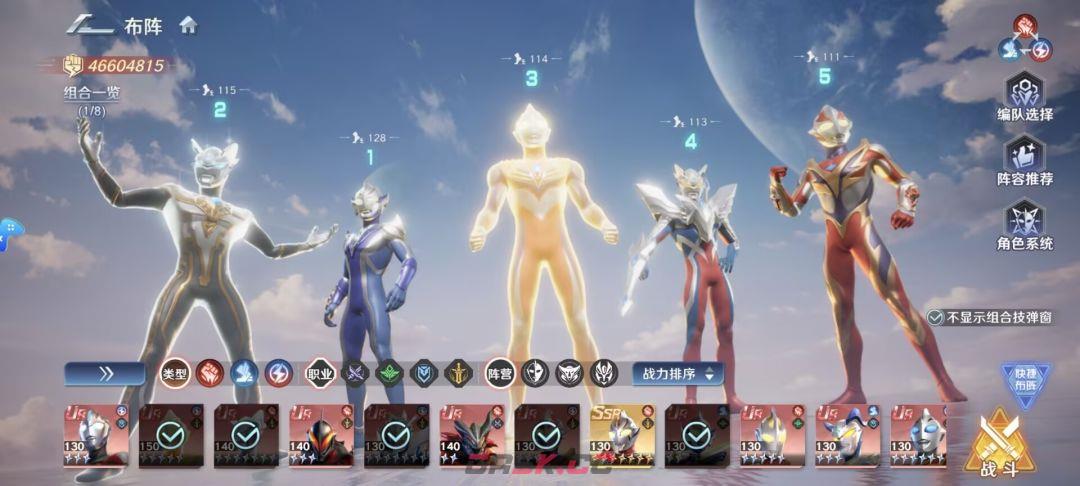Open the 角色系统 character system
The width and height of the screenshot is (1080, 486).
(x=1025, y=225)
